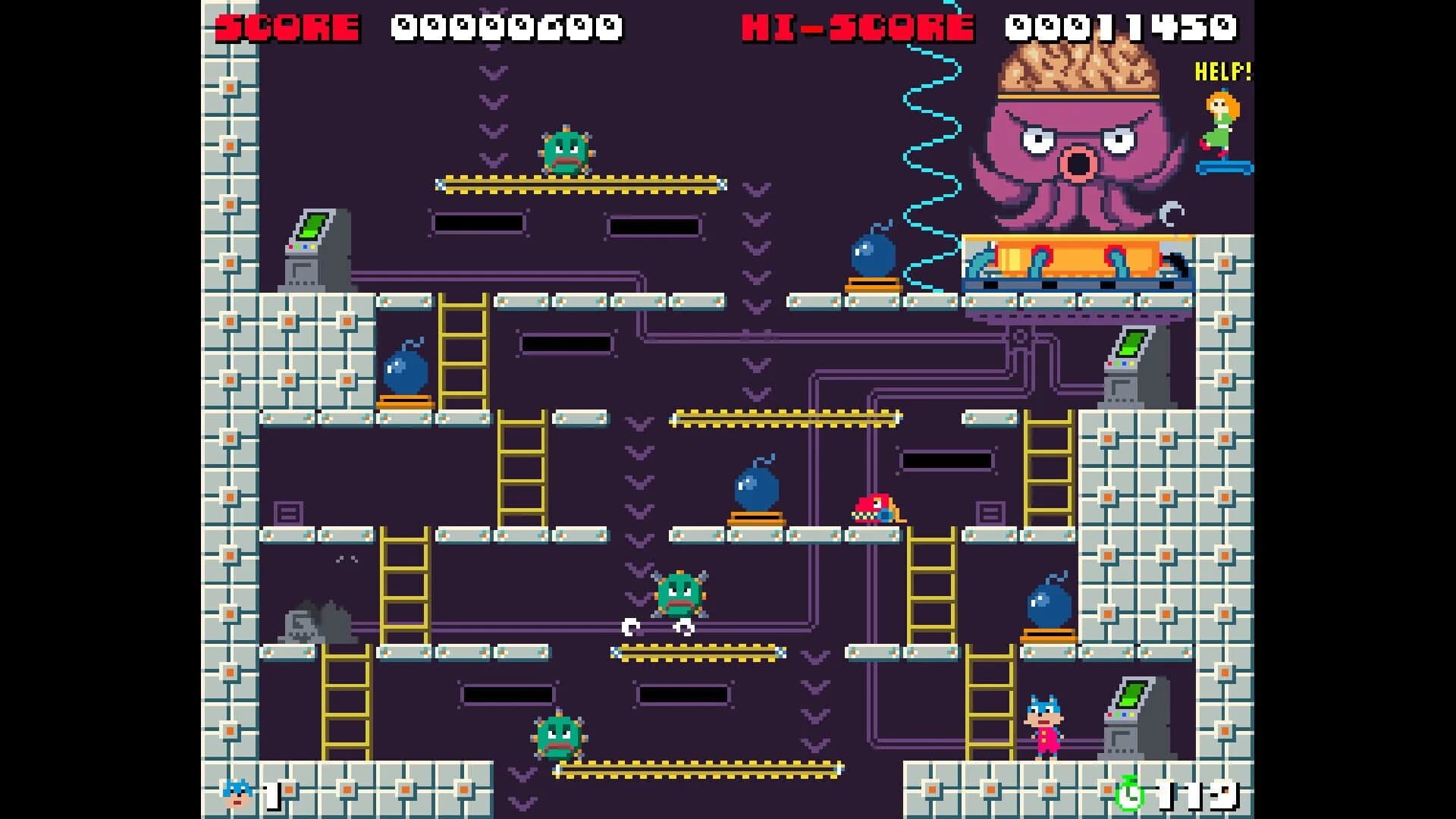Click the HELP! text in the corner
The image size is (1456, 819).
coord(1225,72)
